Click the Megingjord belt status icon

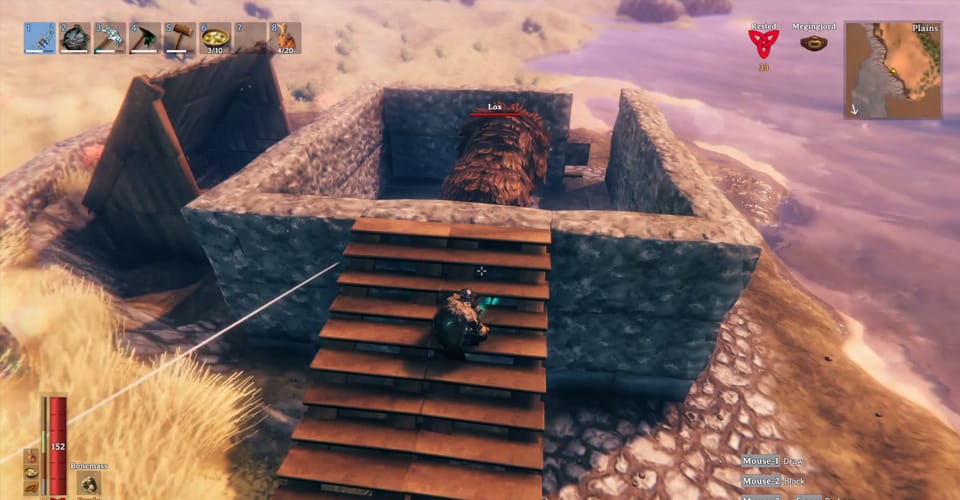pyautogui.click(x=813, y=44)
